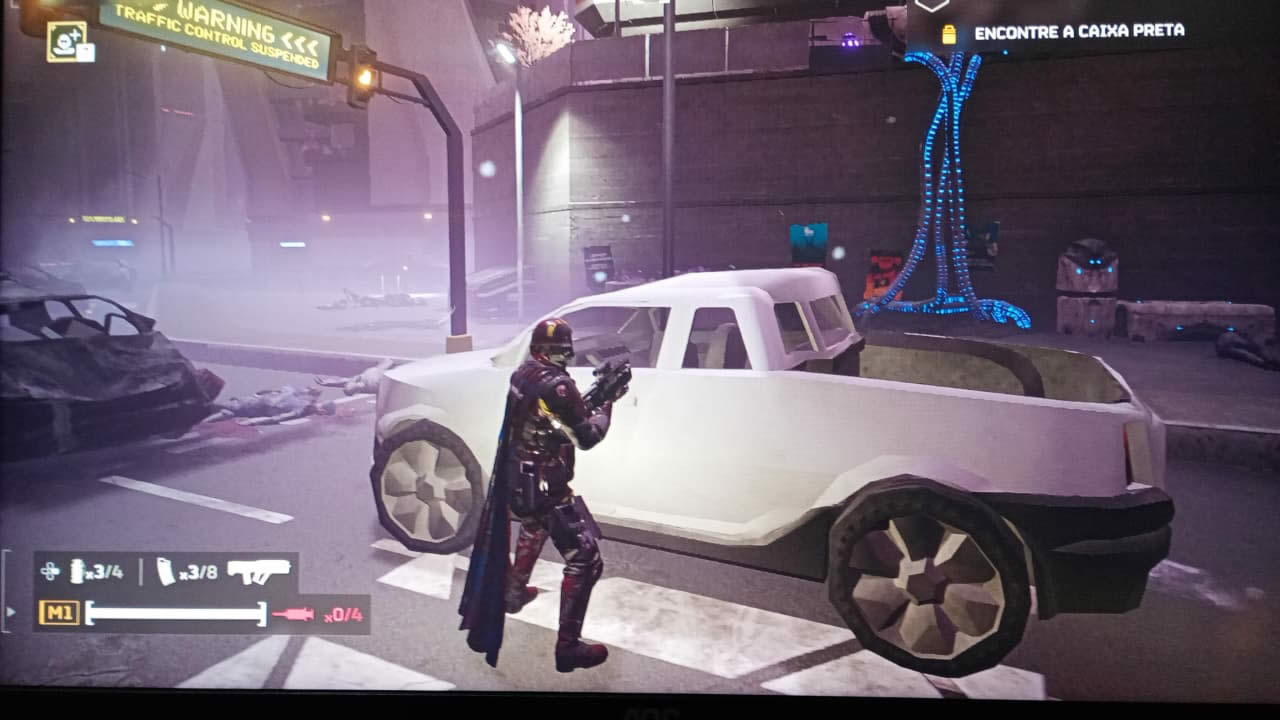1280x720 pixels.
Task: Select the grenade icon in the weapon panel
Action: [x=77, y=571]
